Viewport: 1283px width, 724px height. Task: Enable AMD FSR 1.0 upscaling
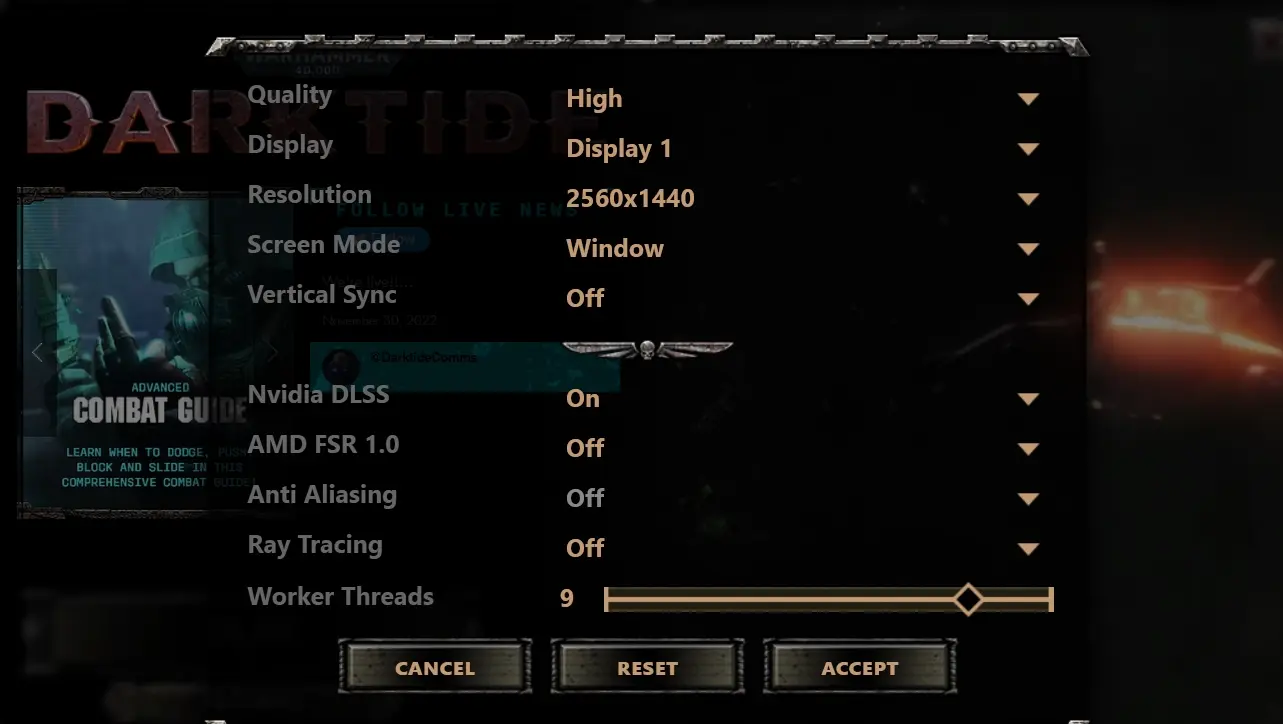tap(1029, 448)
